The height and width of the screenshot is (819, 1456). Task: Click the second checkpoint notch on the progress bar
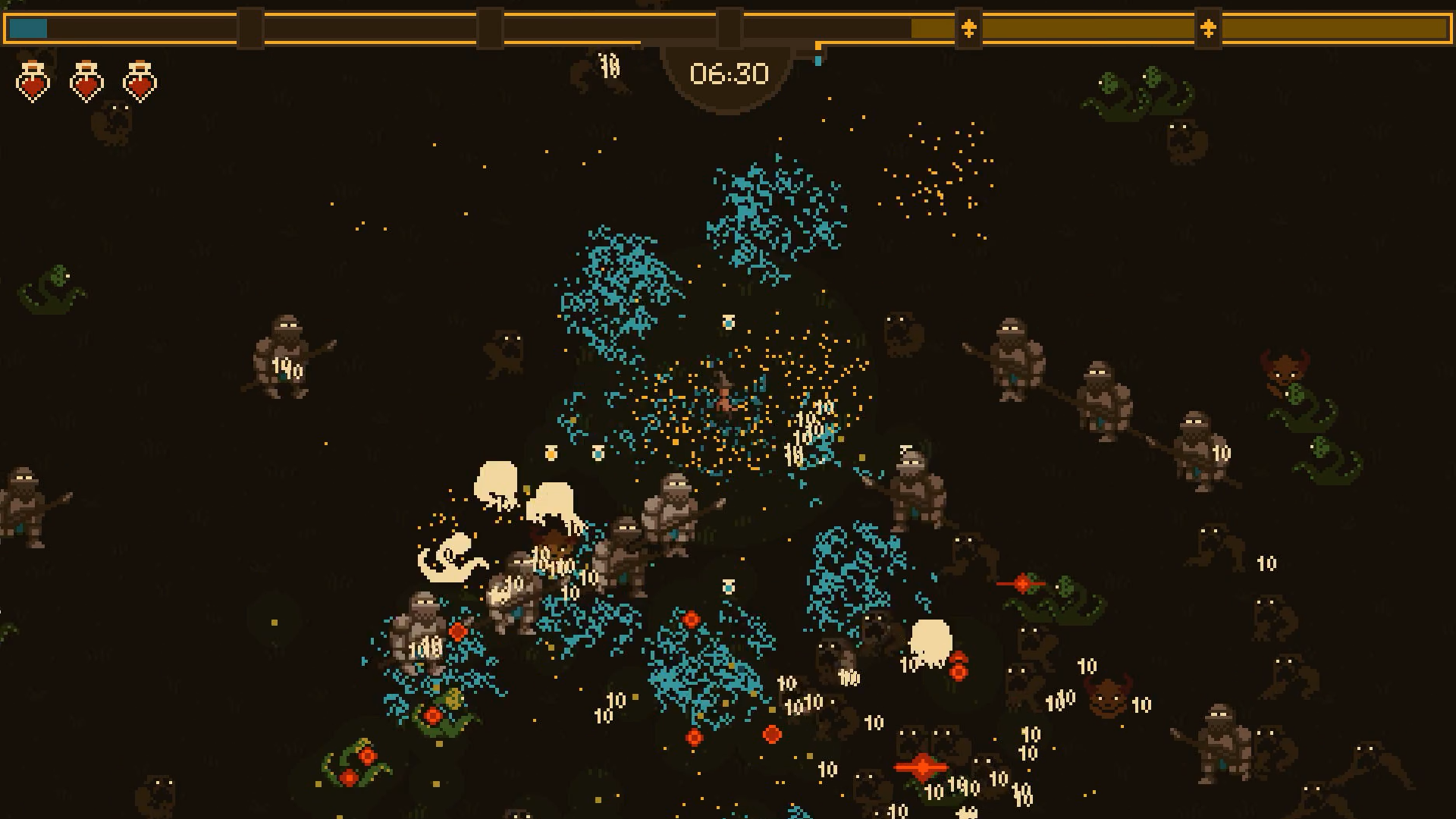tap(489, 29)
